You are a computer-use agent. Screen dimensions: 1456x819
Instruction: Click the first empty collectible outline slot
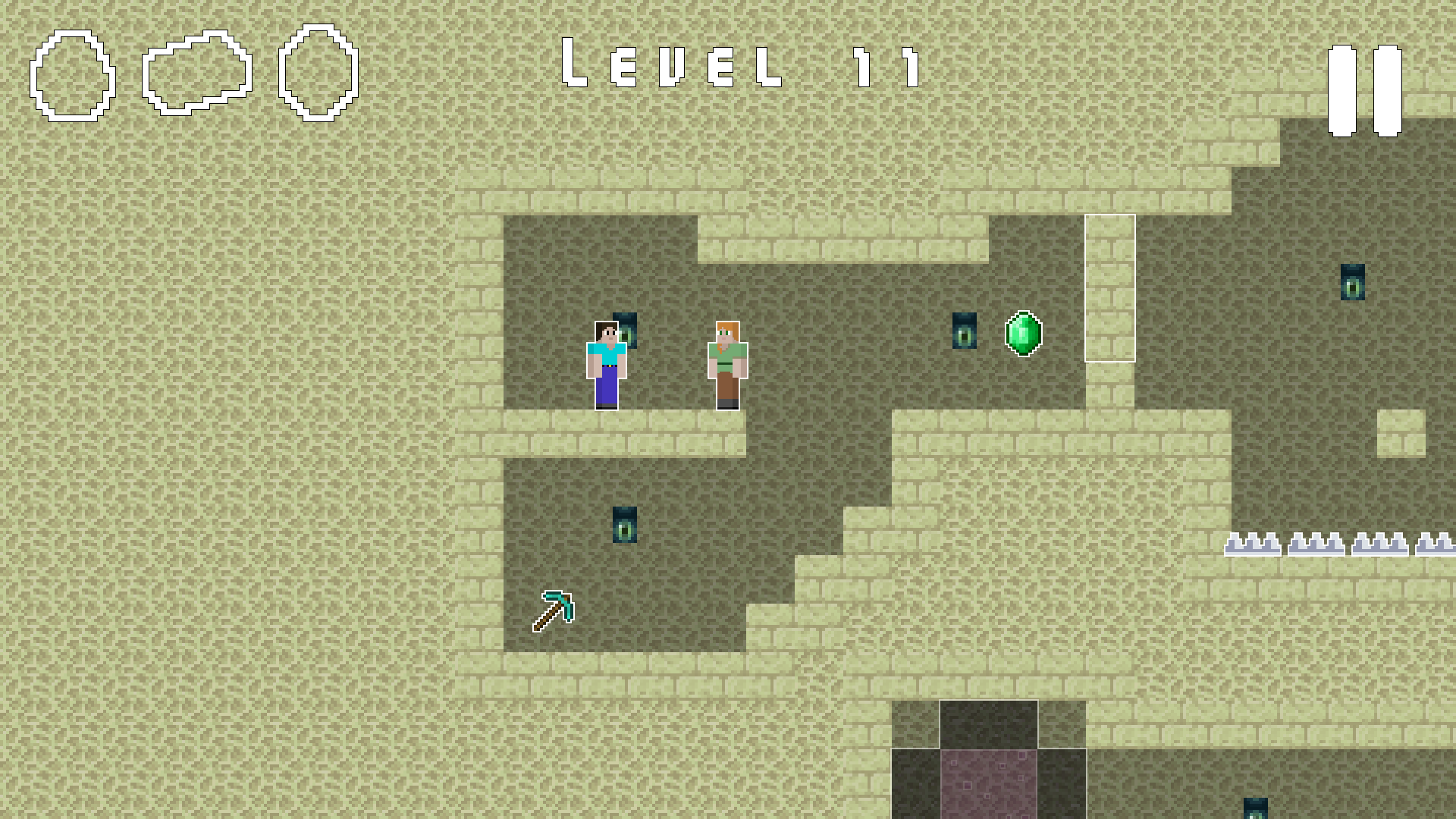coord(72,74)
